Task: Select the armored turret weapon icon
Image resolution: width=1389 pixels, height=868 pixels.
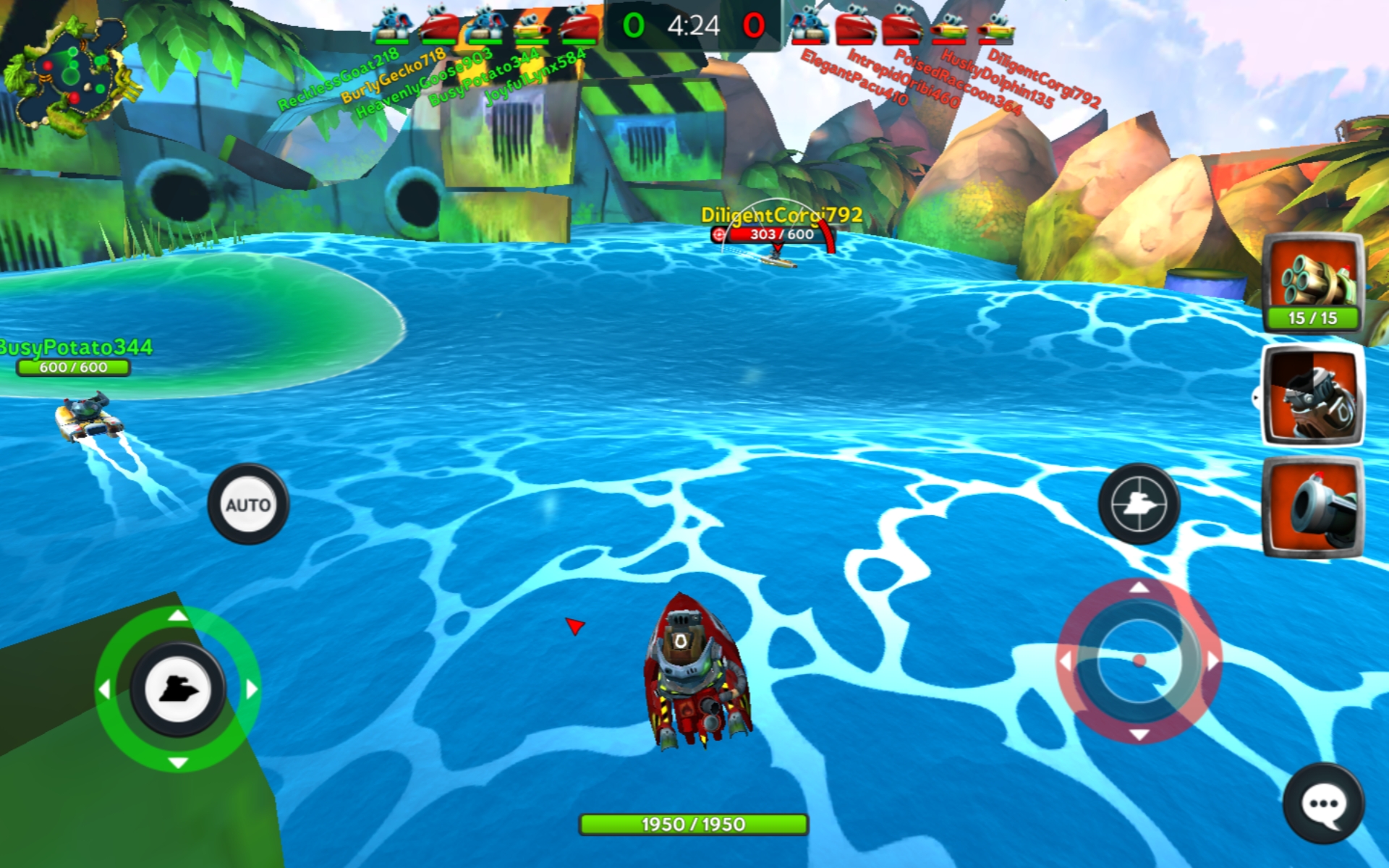Action: (1312, 395)
